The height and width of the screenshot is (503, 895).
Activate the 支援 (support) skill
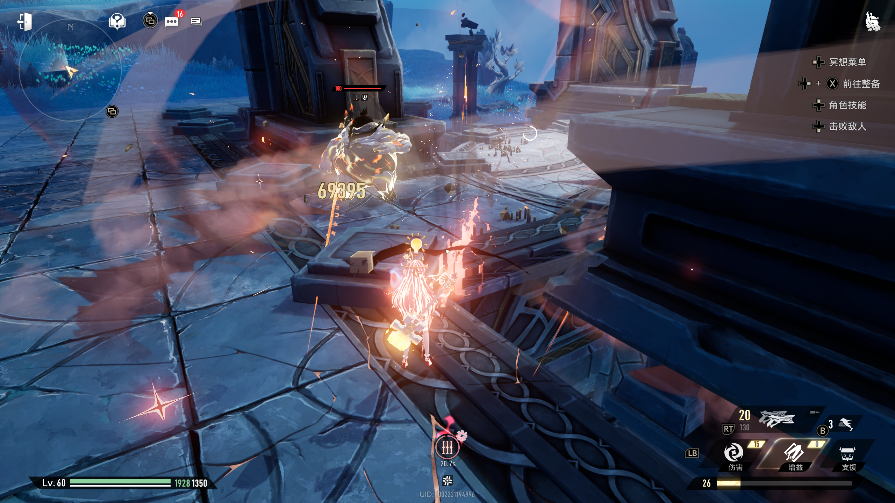click(848, 452)
